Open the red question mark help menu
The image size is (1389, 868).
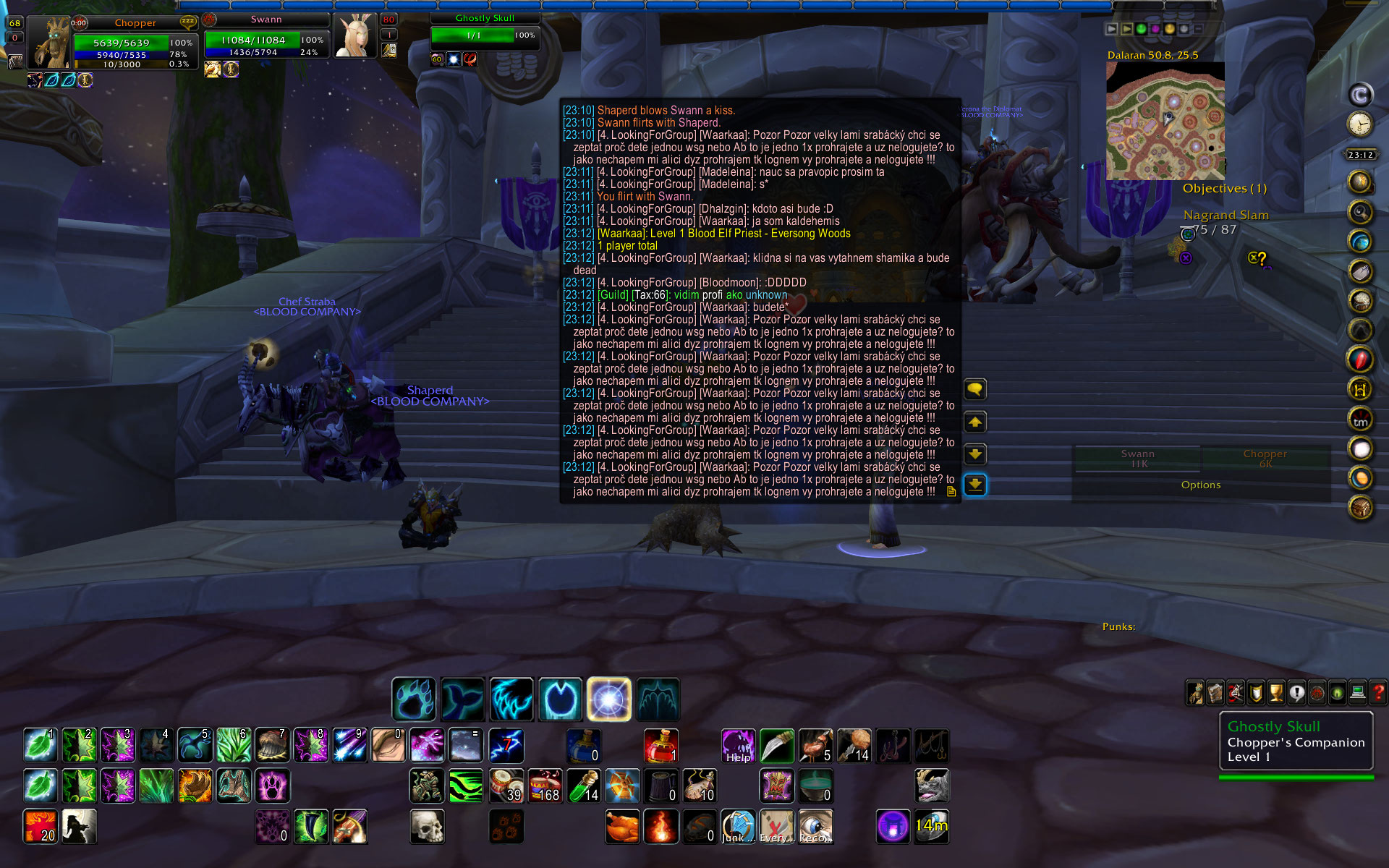point(1378,693)
